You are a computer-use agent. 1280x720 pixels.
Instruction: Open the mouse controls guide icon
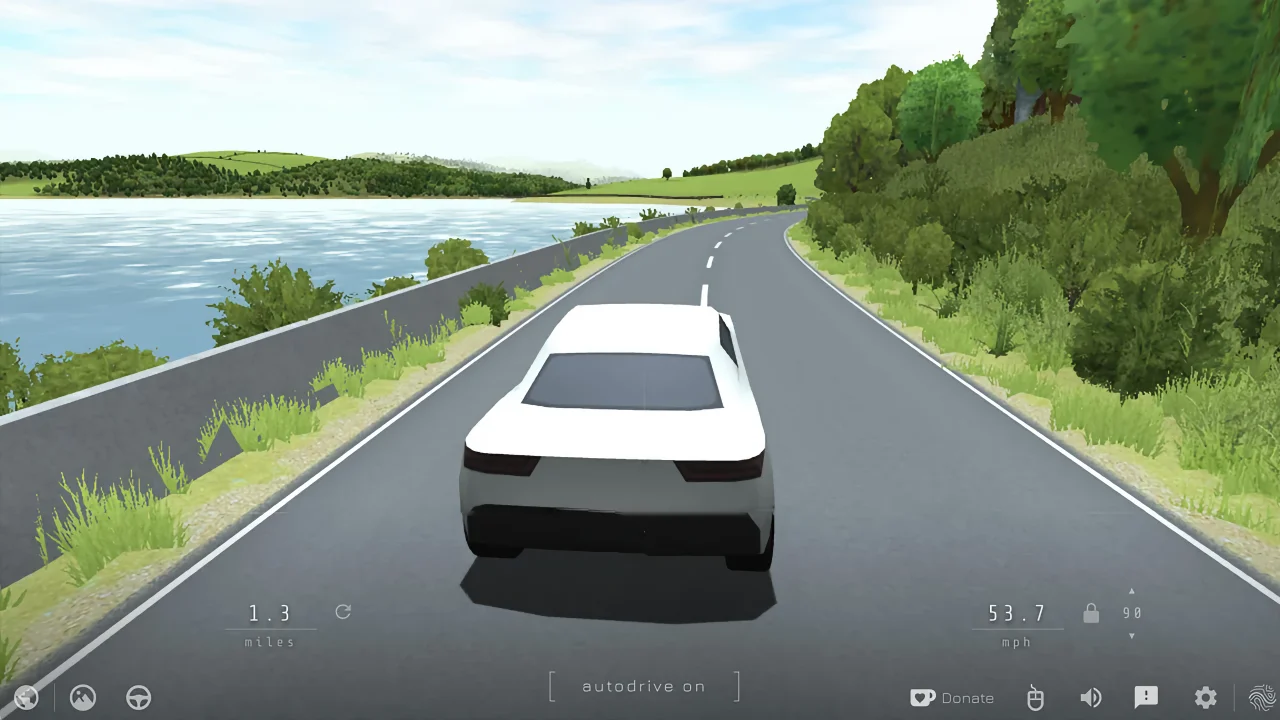1035,697
